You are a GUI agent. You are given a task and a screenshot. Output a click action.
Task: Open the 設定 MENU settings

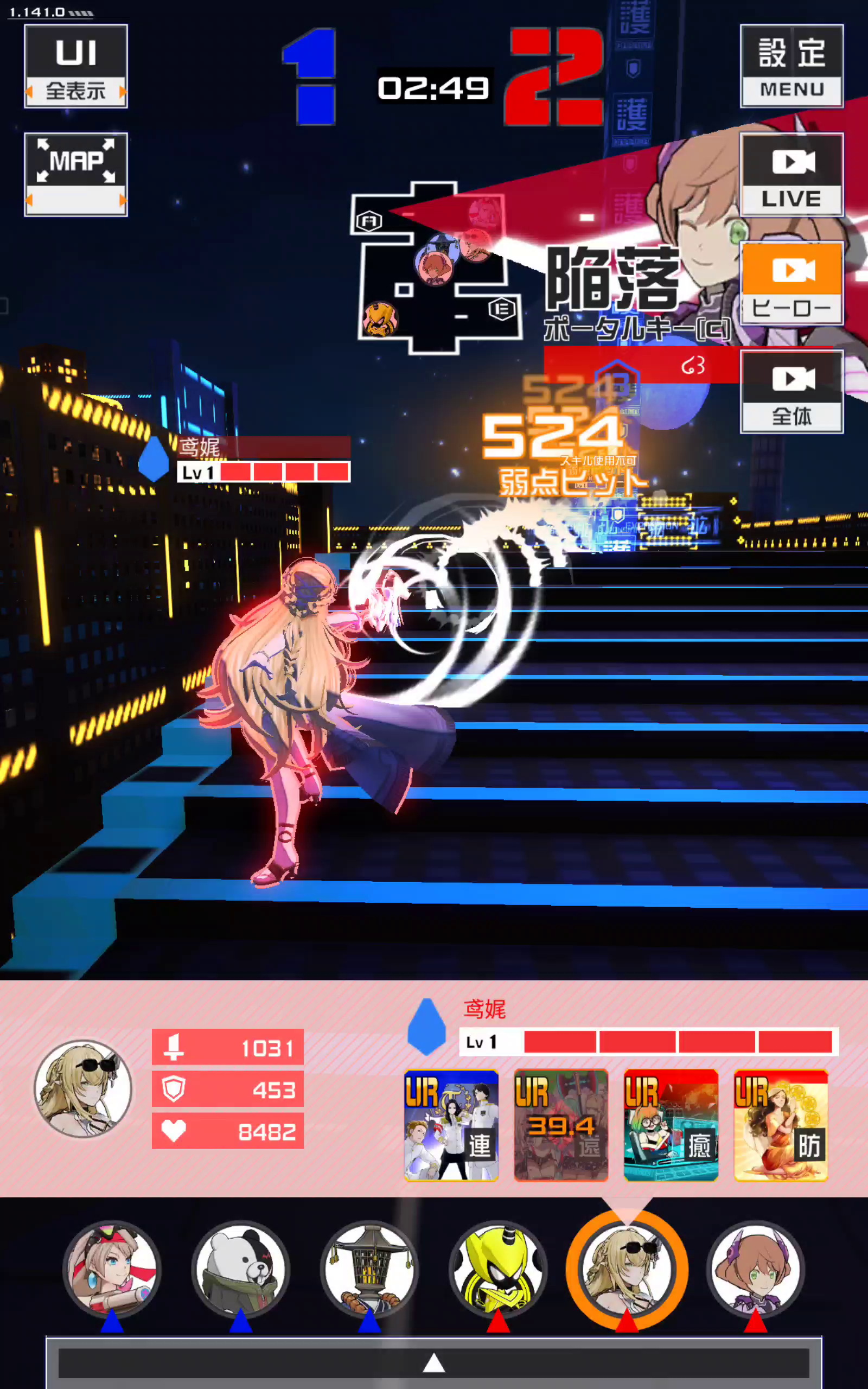(x=791, y=66)
